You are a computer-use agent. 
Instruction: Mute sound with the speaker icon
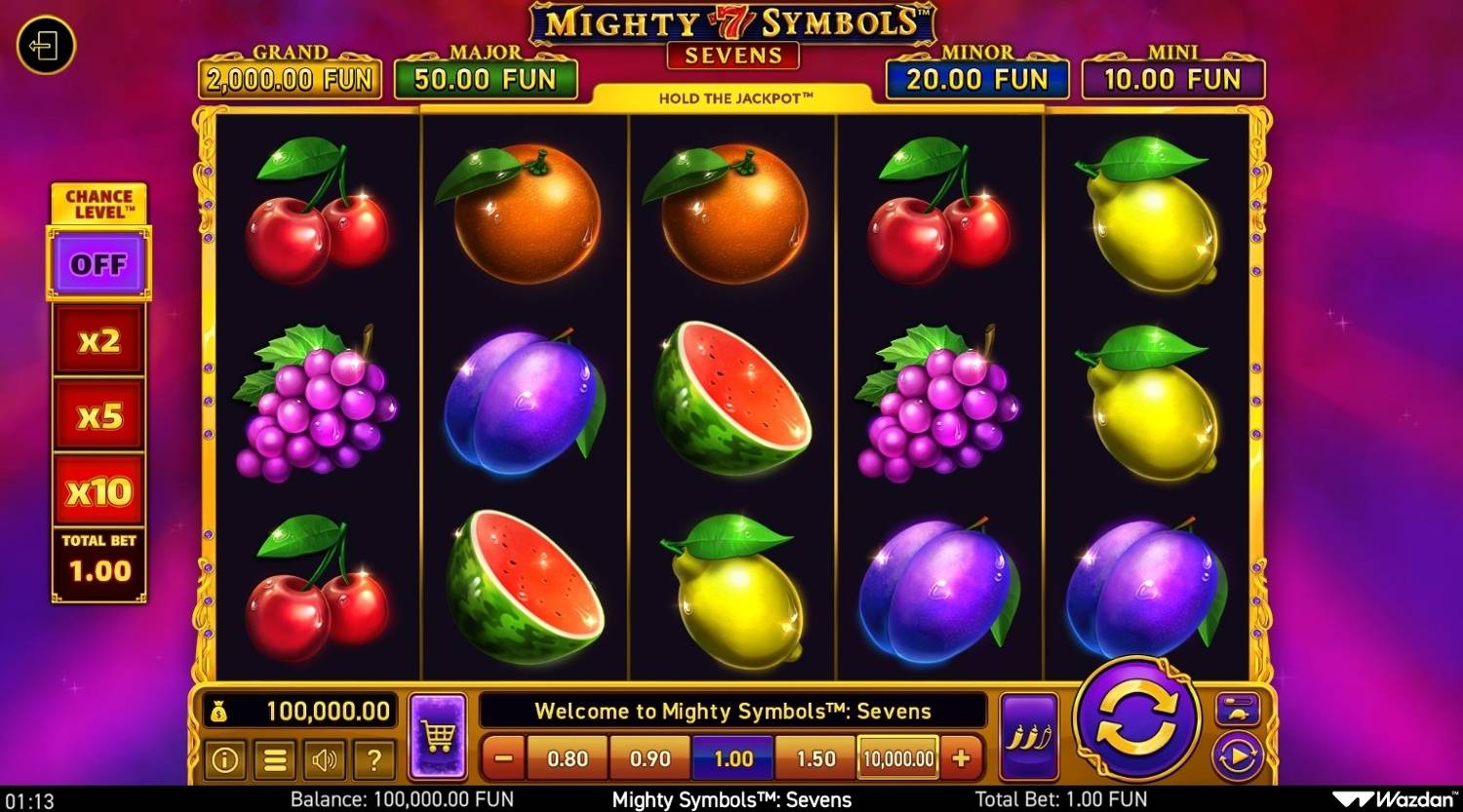click(x=326, y=760)
